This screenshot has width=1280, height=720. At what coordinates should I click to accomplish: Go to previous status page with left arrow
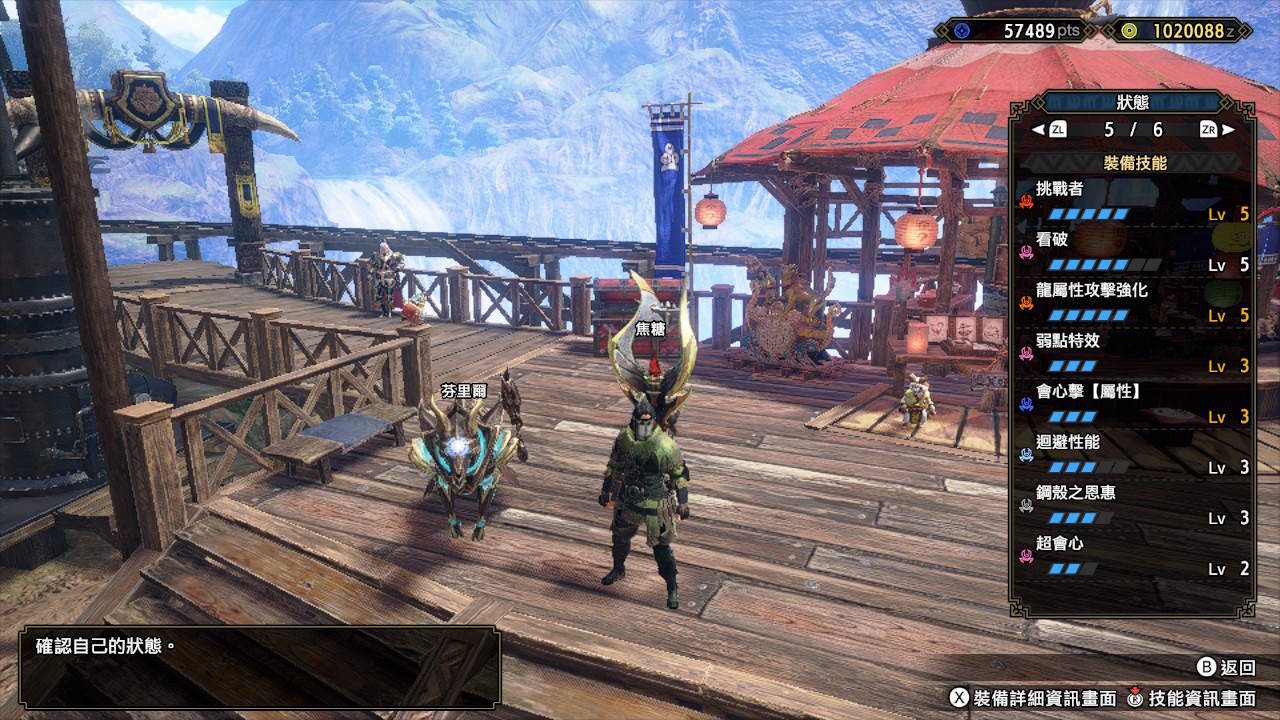coord(1038,129)
